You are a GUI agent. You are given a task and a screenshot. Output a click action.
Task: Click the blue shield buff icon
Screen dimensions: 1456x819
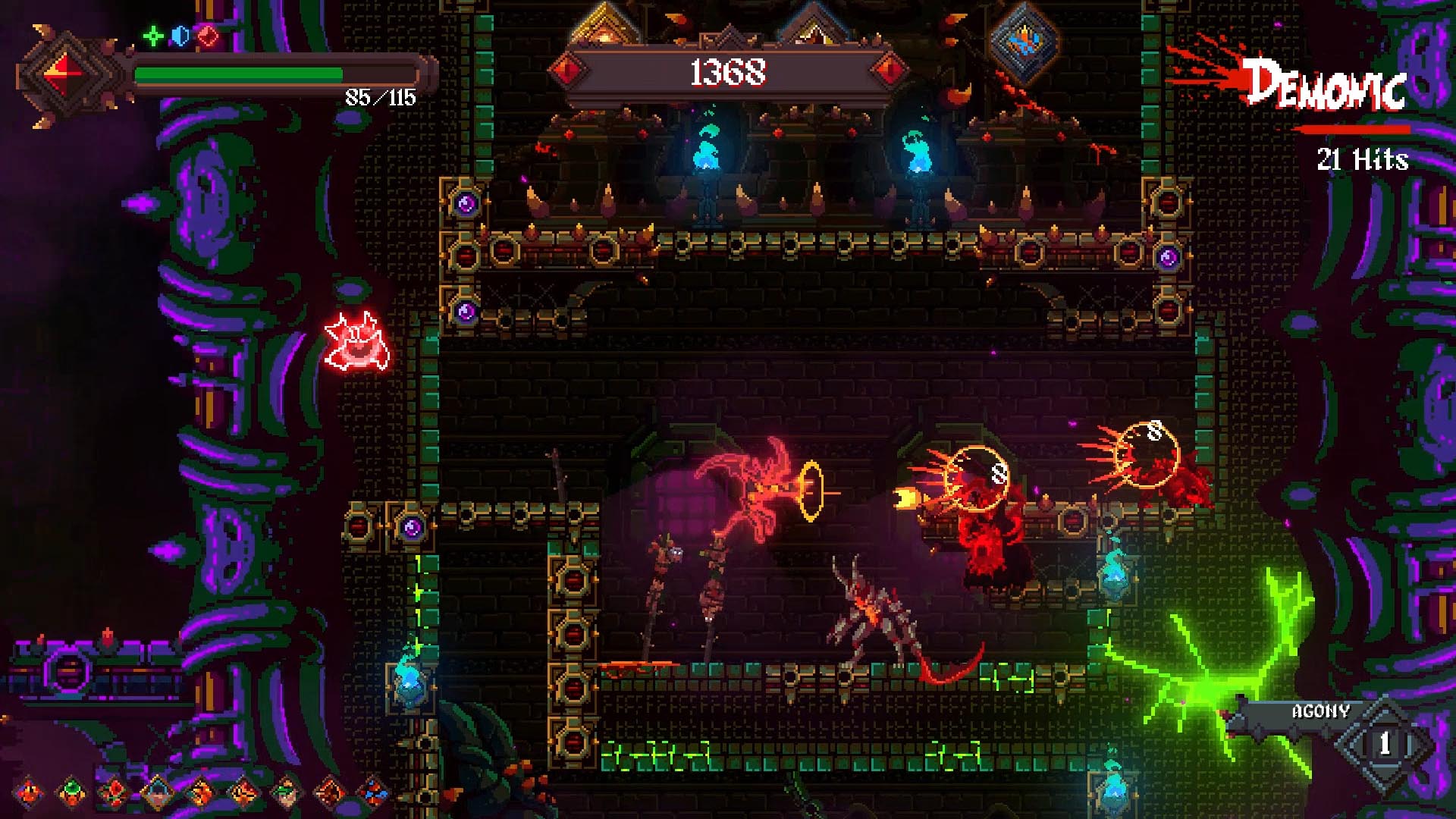(180, 36)
